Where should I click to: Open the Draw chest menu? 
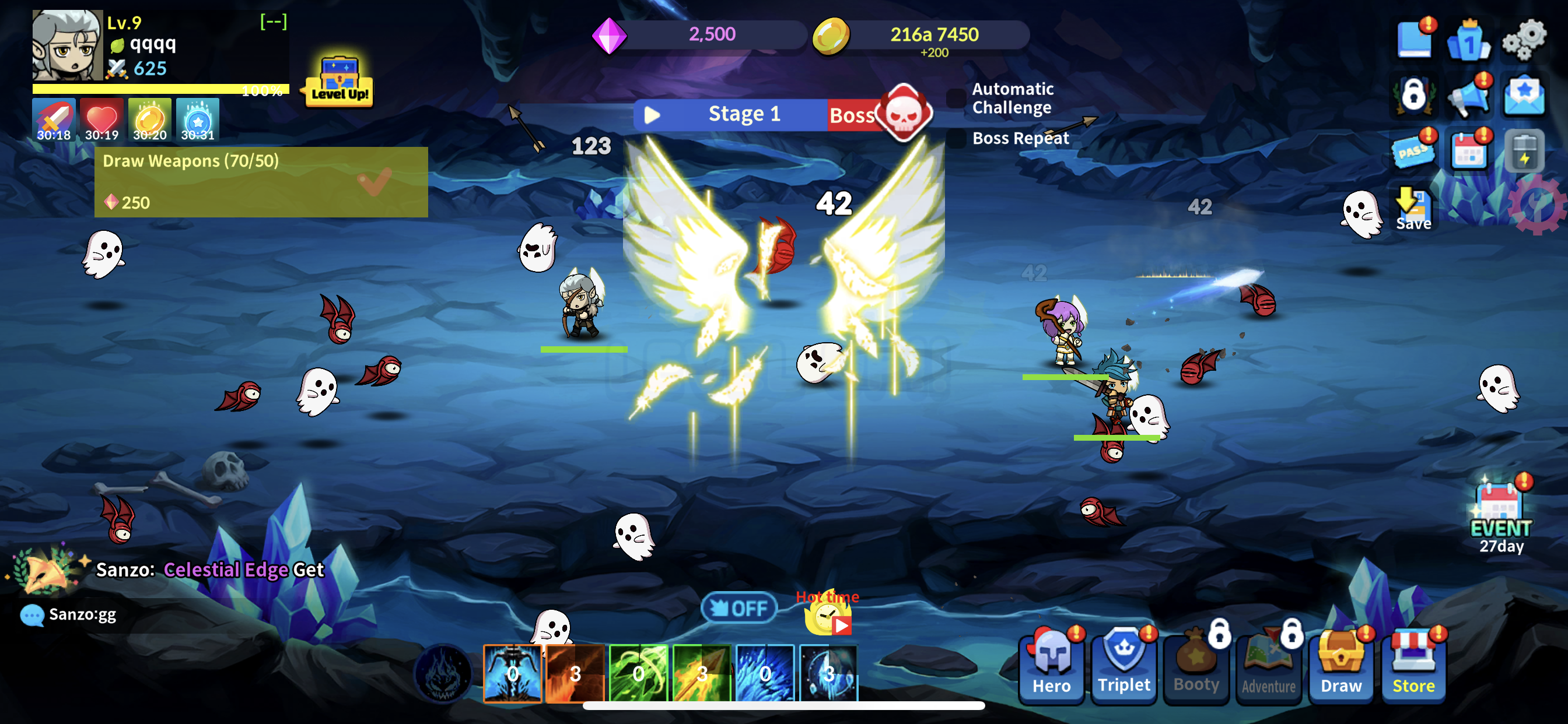pyautogui.click(x=1341, y=666)
